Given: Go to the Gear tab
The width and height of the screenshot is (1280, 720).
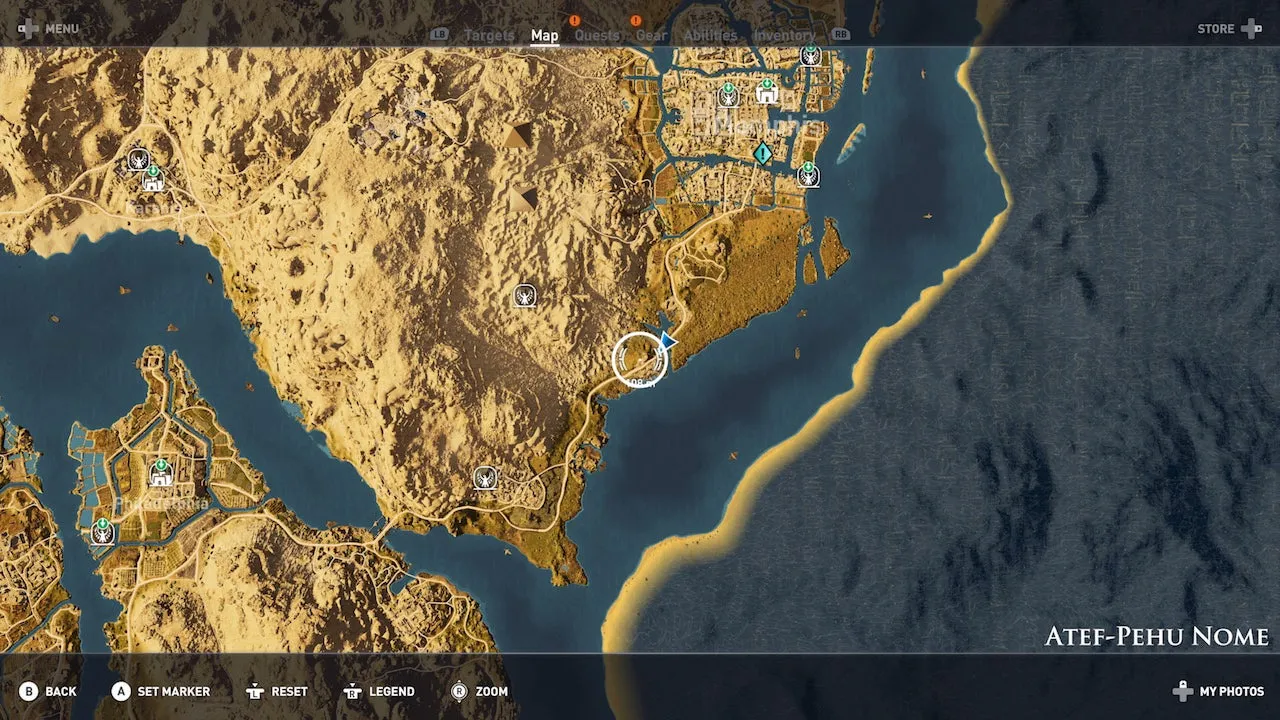Looking at the screenshot, I should [651, 36].
